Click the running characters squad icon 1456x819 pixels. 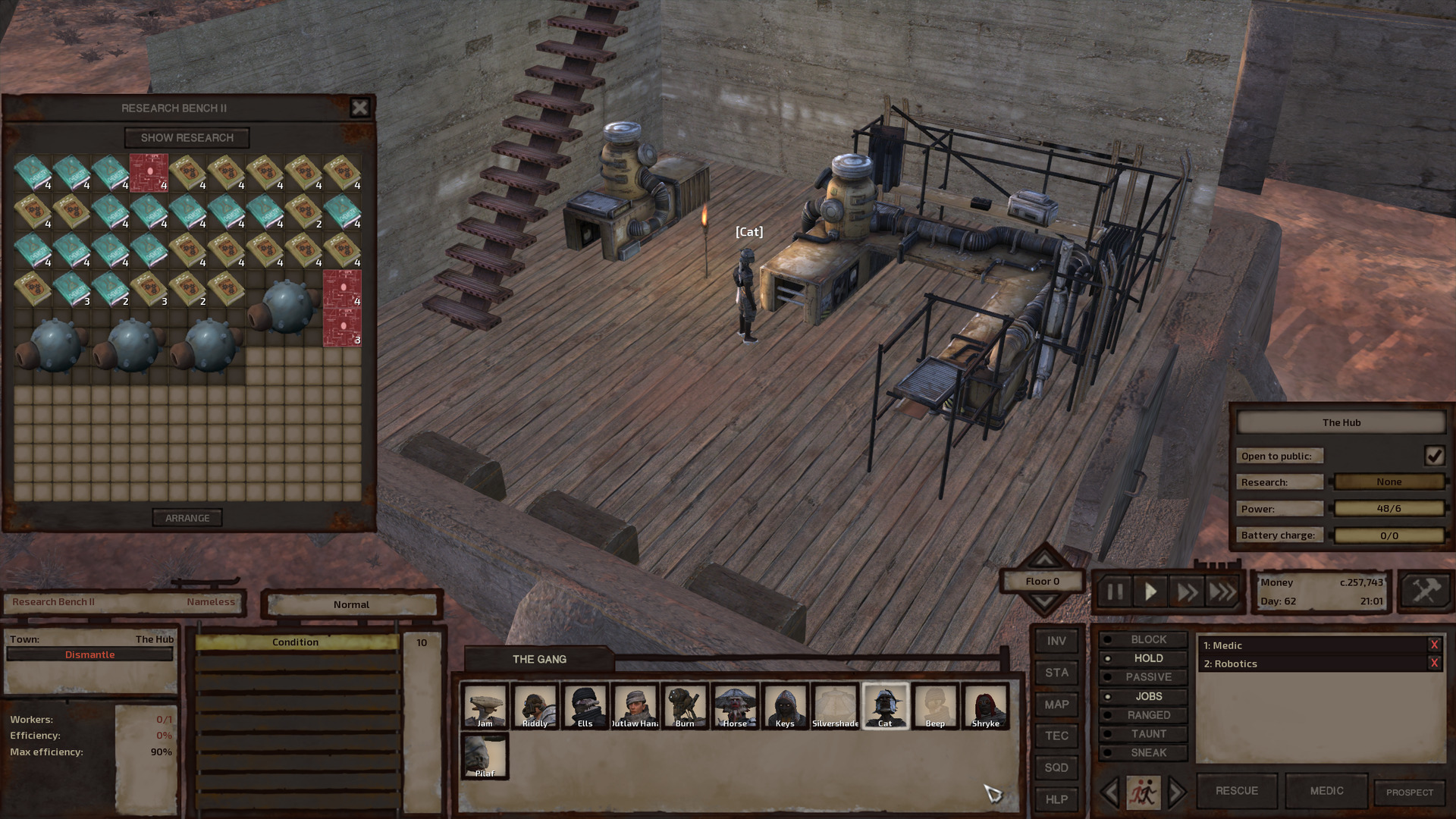(x=1144, y=790)
